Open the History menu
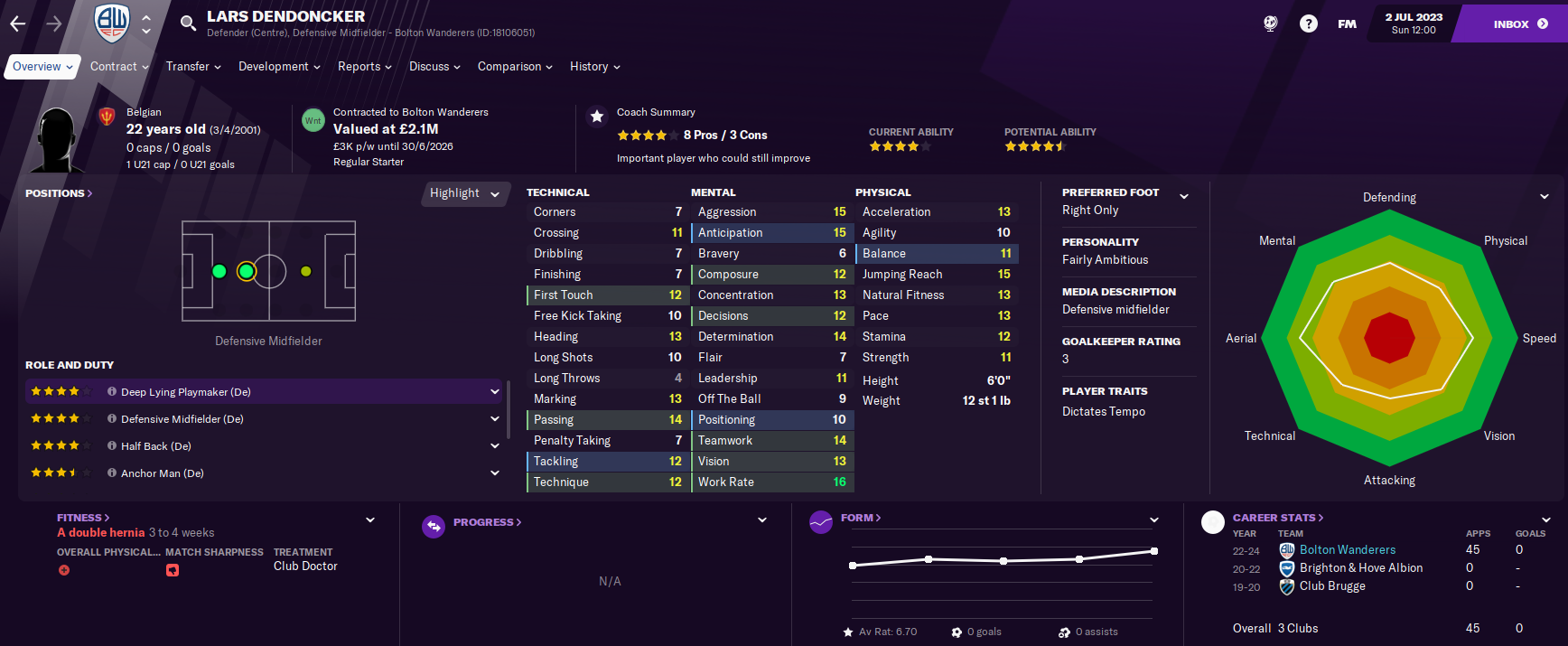This screenshot has height=646, width=1568. pyautogui.click(x=594, y=67)
